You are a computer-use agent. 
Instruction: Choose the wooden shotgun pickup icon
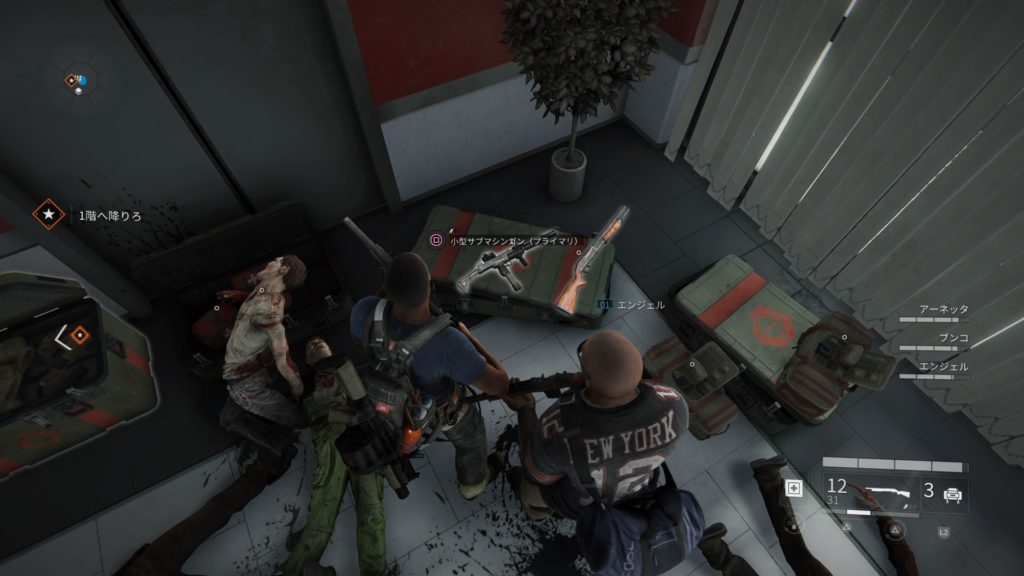[591, 262]
